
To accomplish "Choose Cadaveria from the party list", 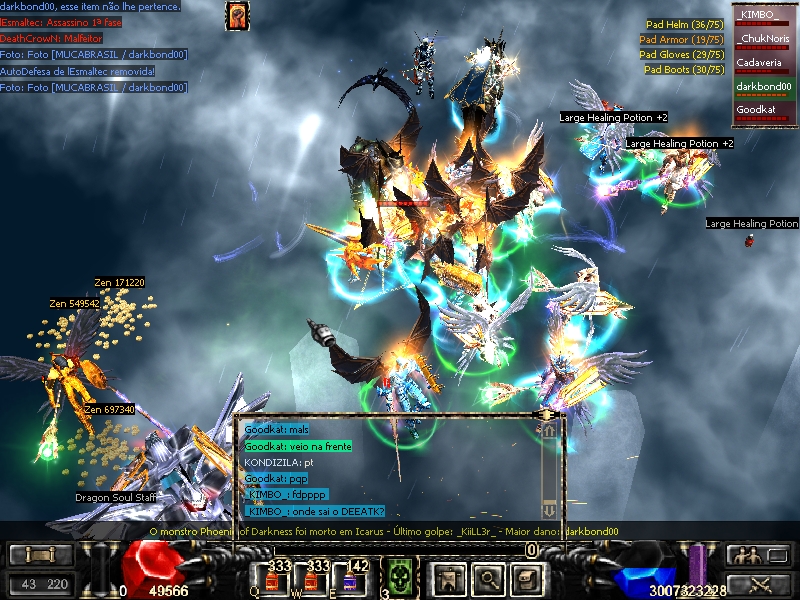I will pos(764,63).
